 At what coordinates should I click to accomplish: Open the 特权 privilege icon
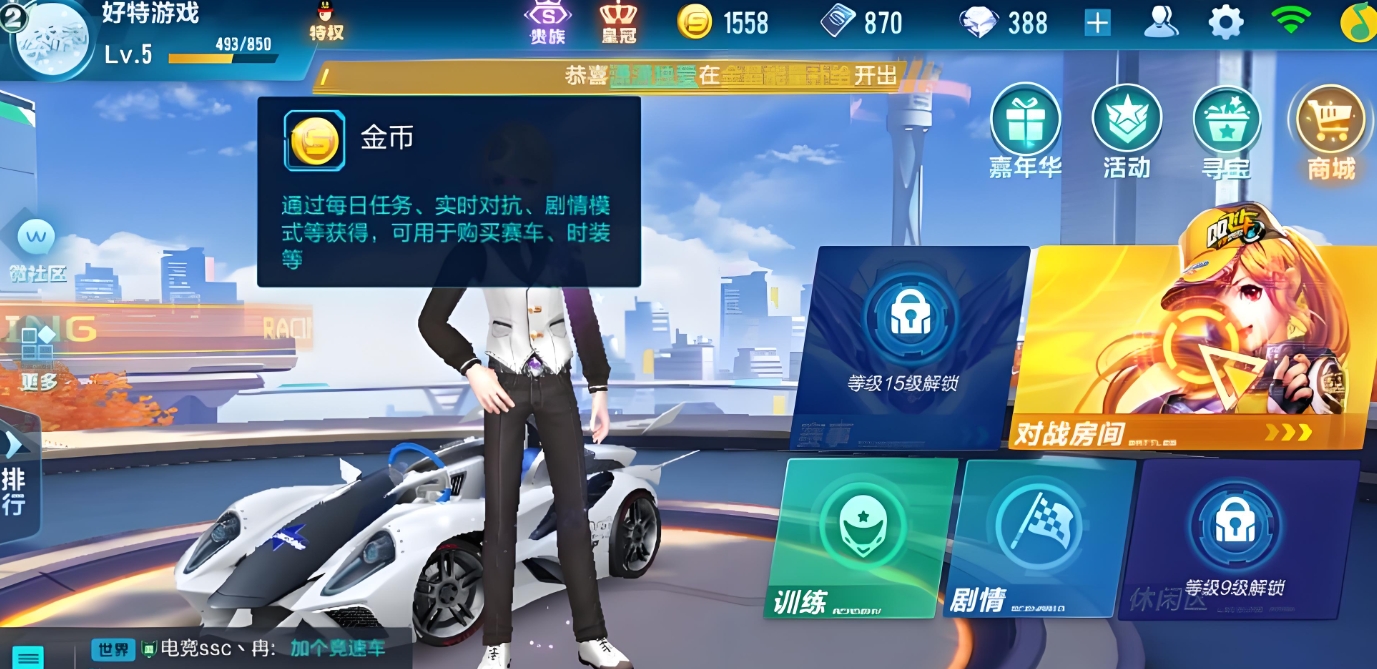327,21
